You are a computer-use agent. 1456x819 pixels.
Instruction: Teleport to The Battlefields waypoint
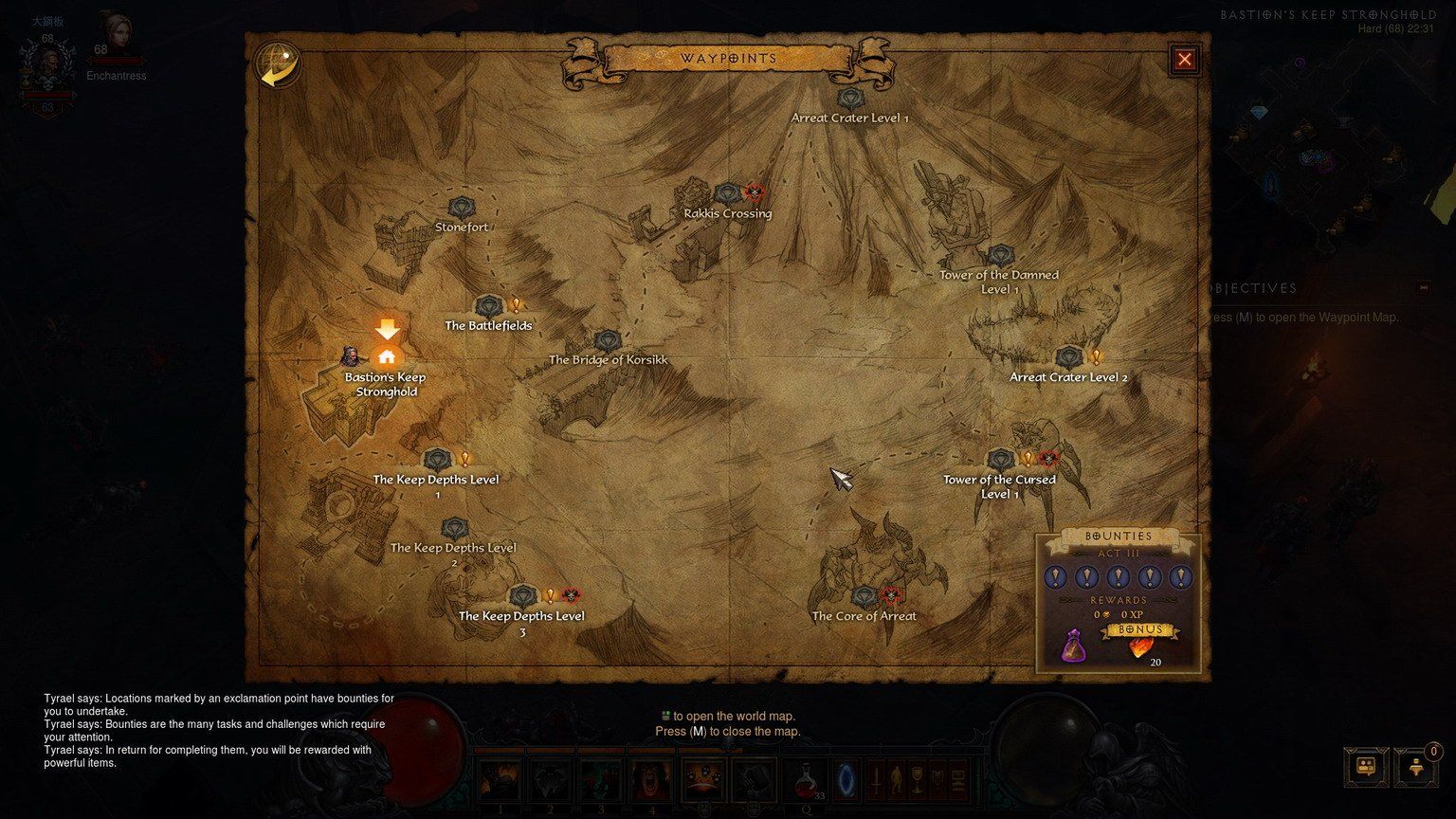pos(488,307)
